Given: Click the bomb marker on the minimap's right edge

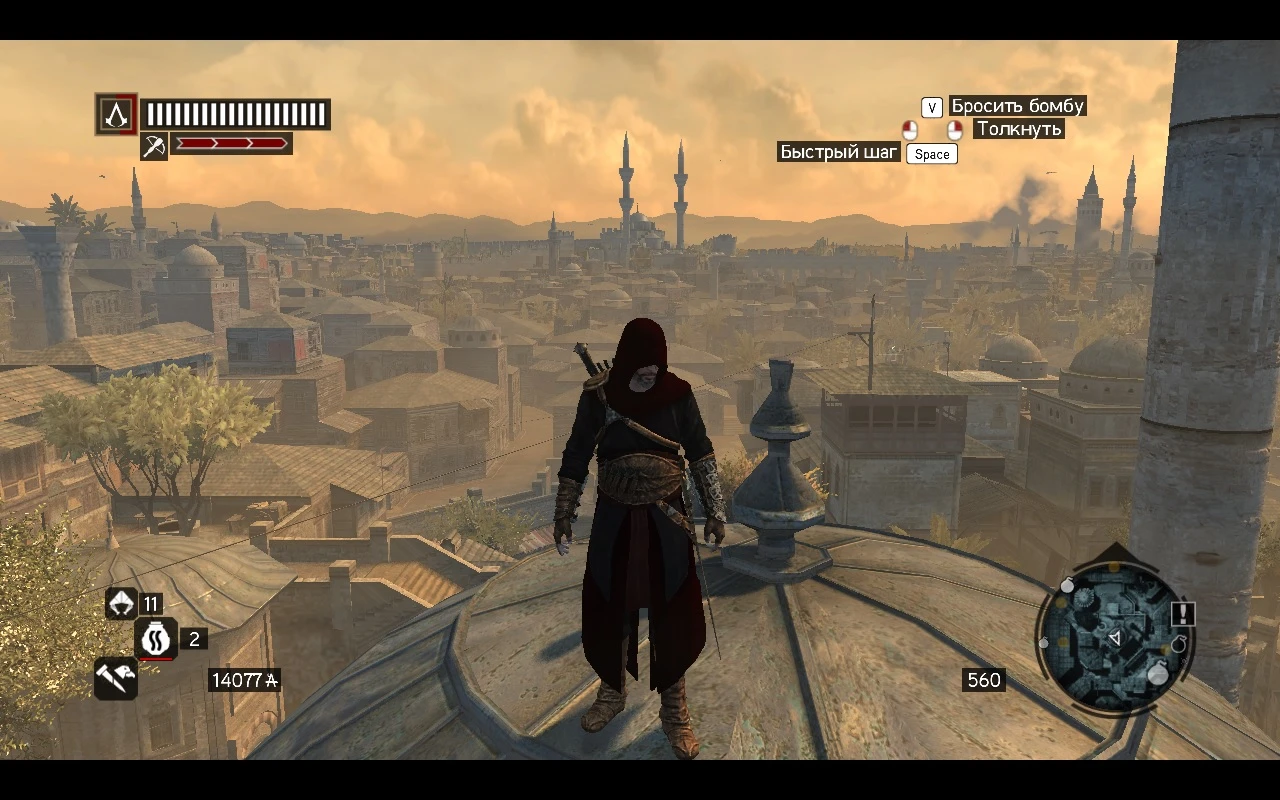Looking at the screenshot, I should point(1180,645).
